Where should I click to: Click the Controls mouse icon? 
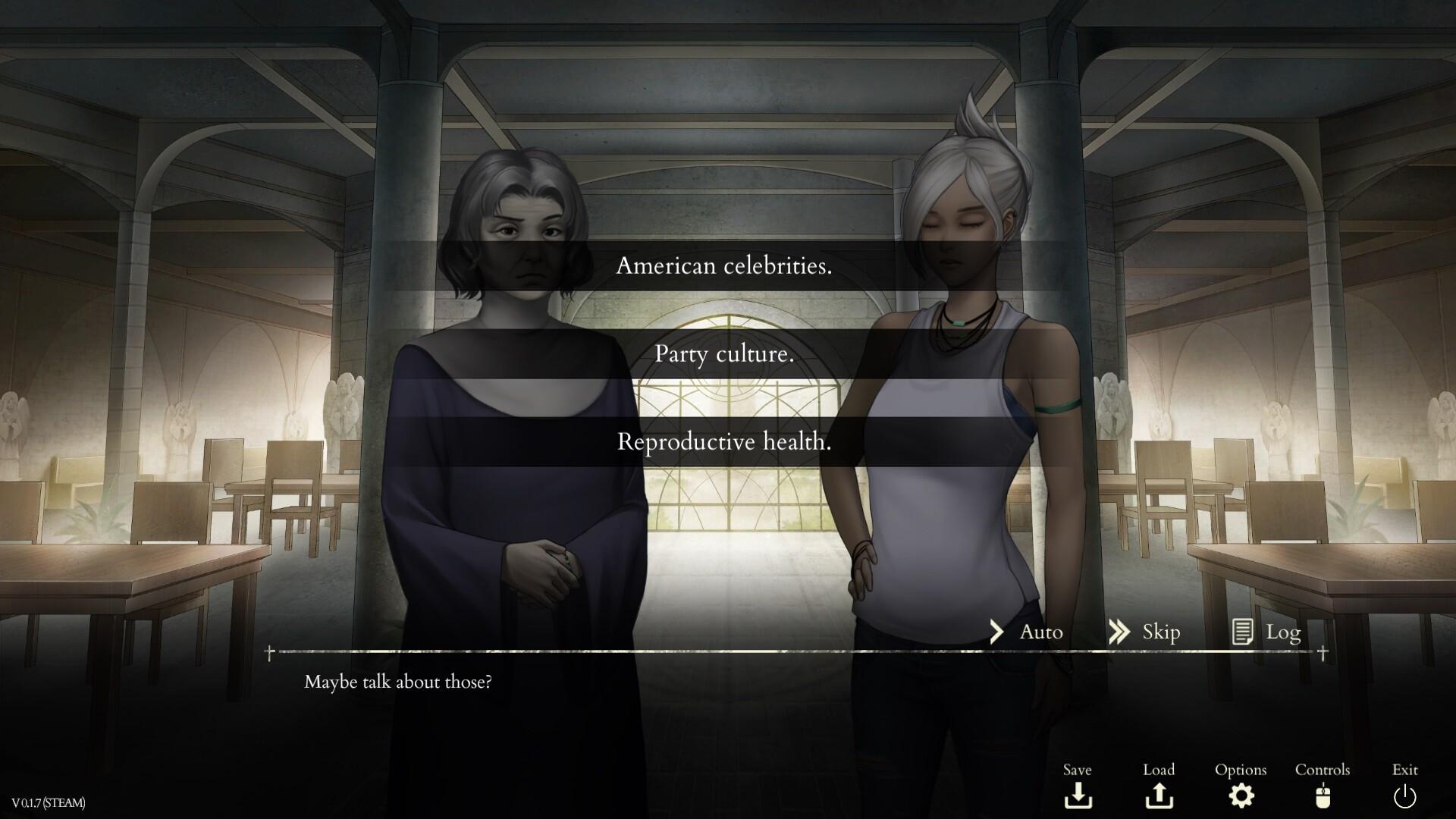click(x=1323, y=796)
